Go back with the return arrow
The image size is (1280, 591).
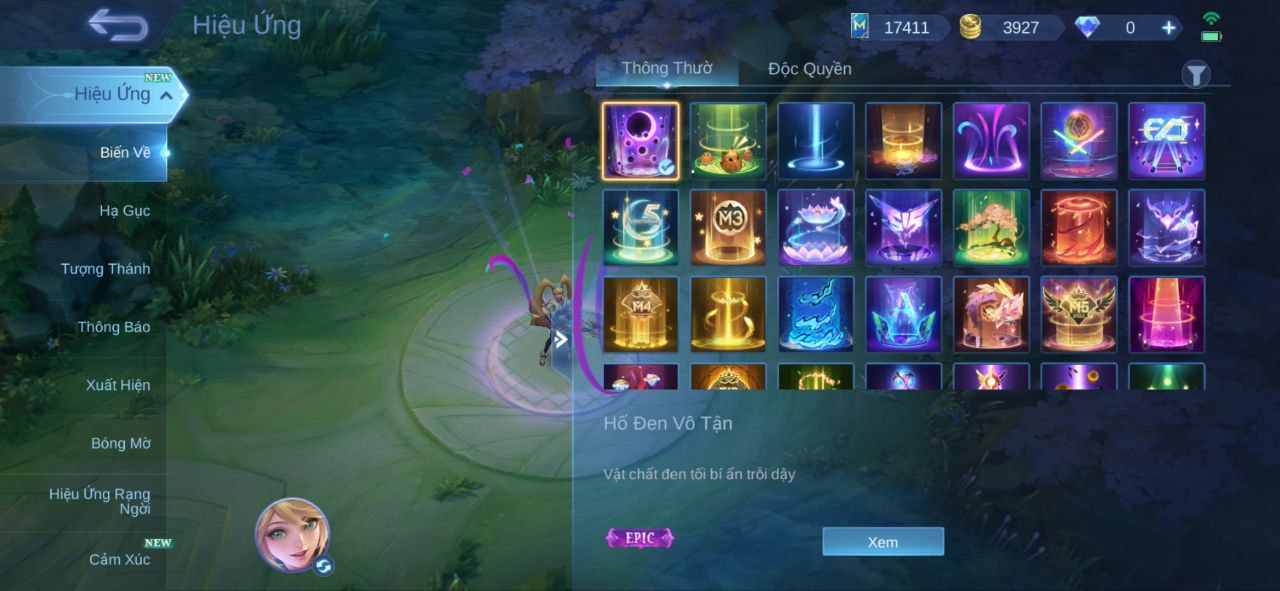[x=118, y=26]
